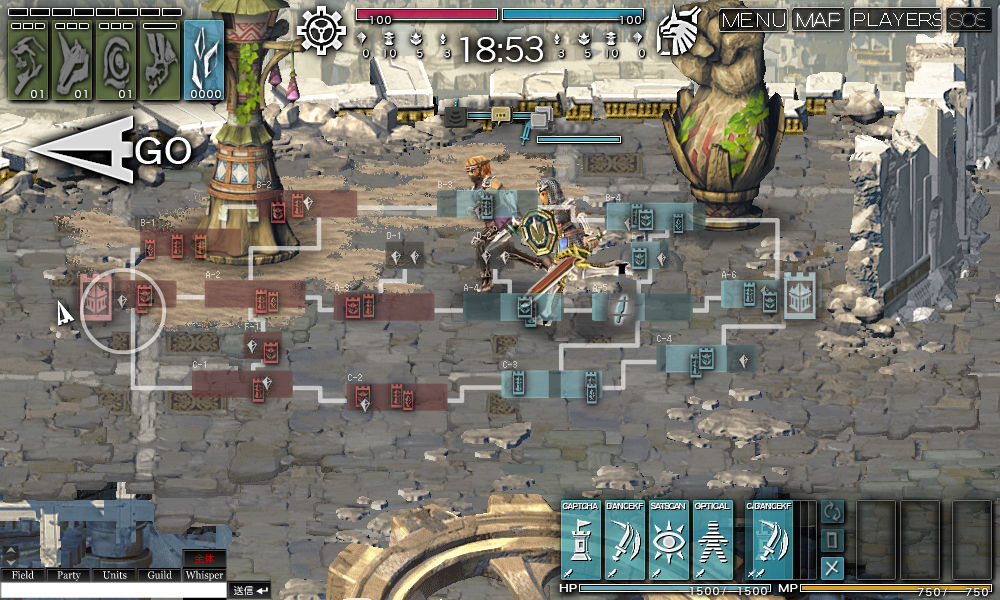Screen dimensions: 1000x600
Task: Select the green spiral unit card
Action: point(116,60)
